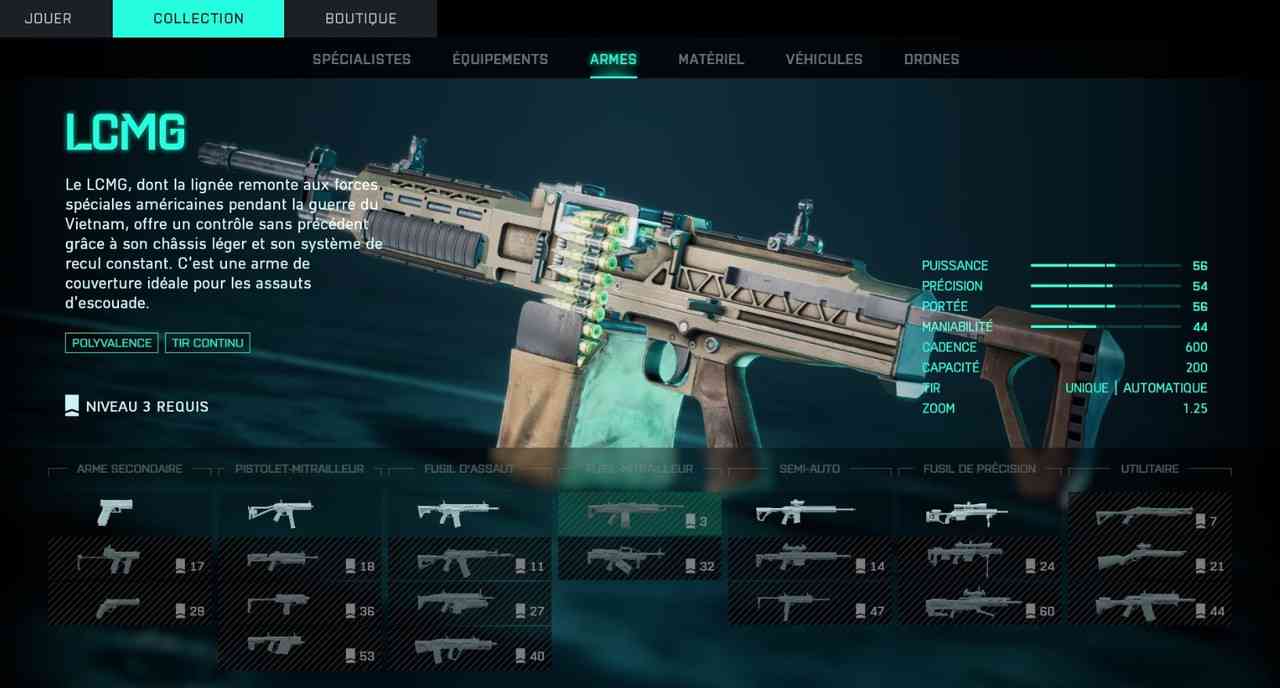The height and width of the screenshot is (688, 1280).
Task: Select the level 7 utility weapon
Action: click(x=1149, y=515)
